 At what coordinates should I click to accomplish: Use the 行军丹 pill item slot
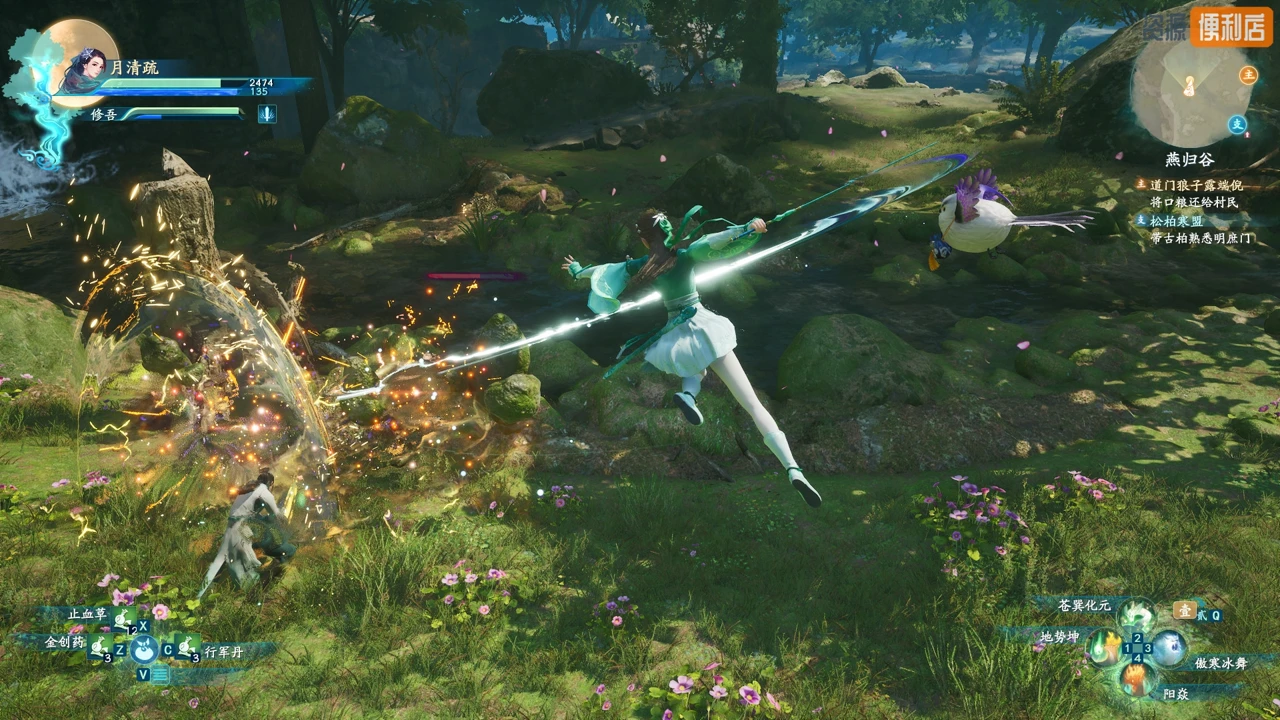click(185, 650)
